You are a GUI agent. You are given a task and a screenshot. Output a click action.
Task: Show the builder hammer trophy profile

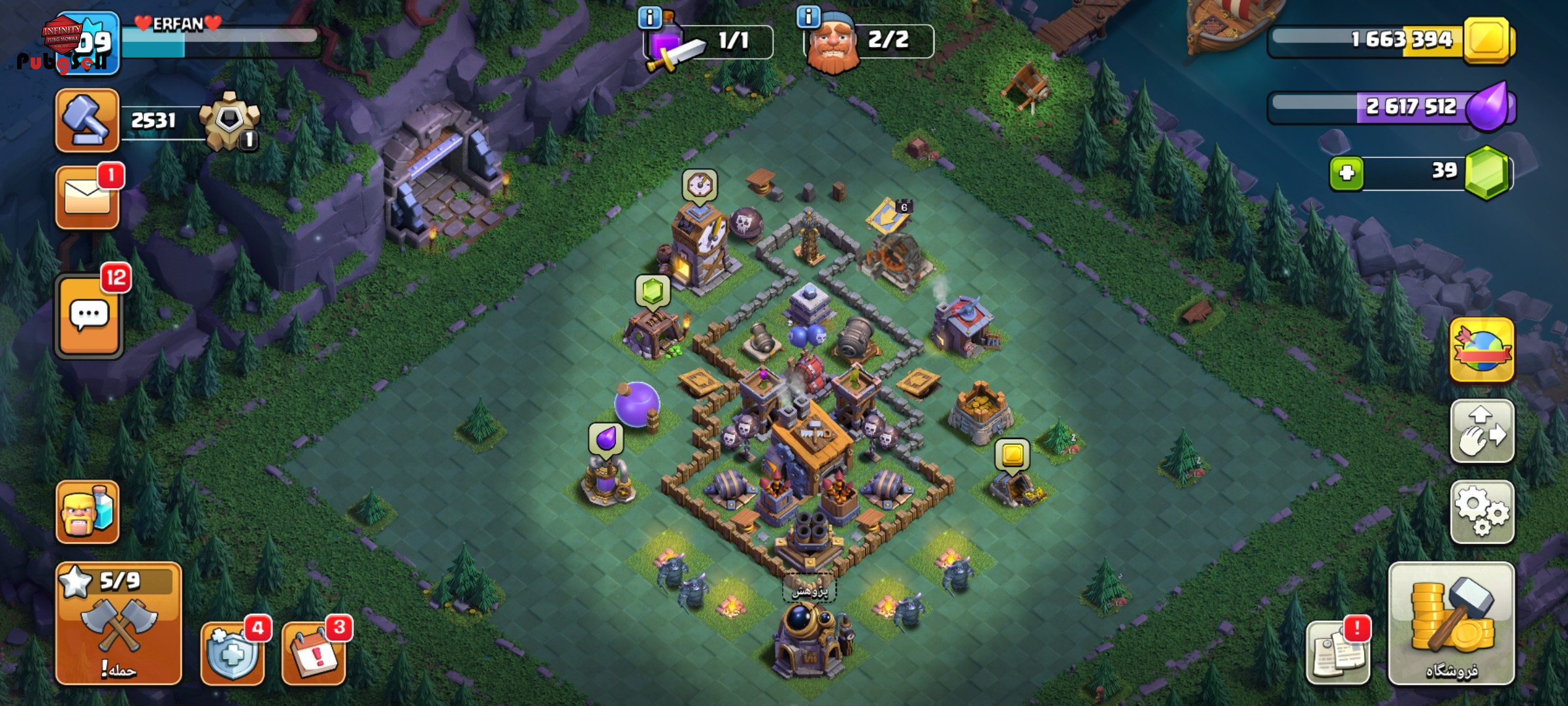[x=87, y=121]
